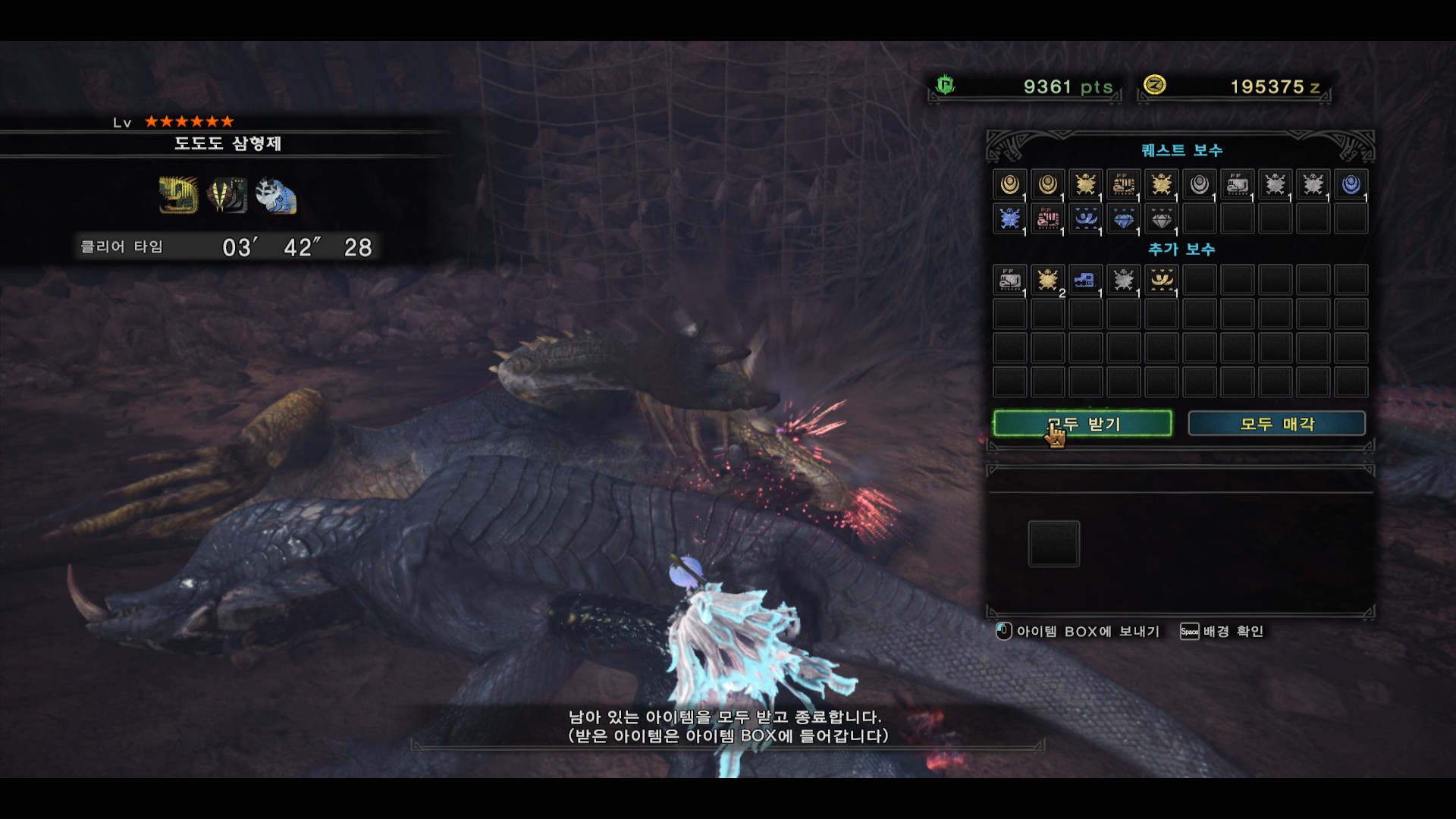This screenshot has height=819, width=1456.
Task: Select the gray hide in 추가 보수
Action: pos(1123,280)
